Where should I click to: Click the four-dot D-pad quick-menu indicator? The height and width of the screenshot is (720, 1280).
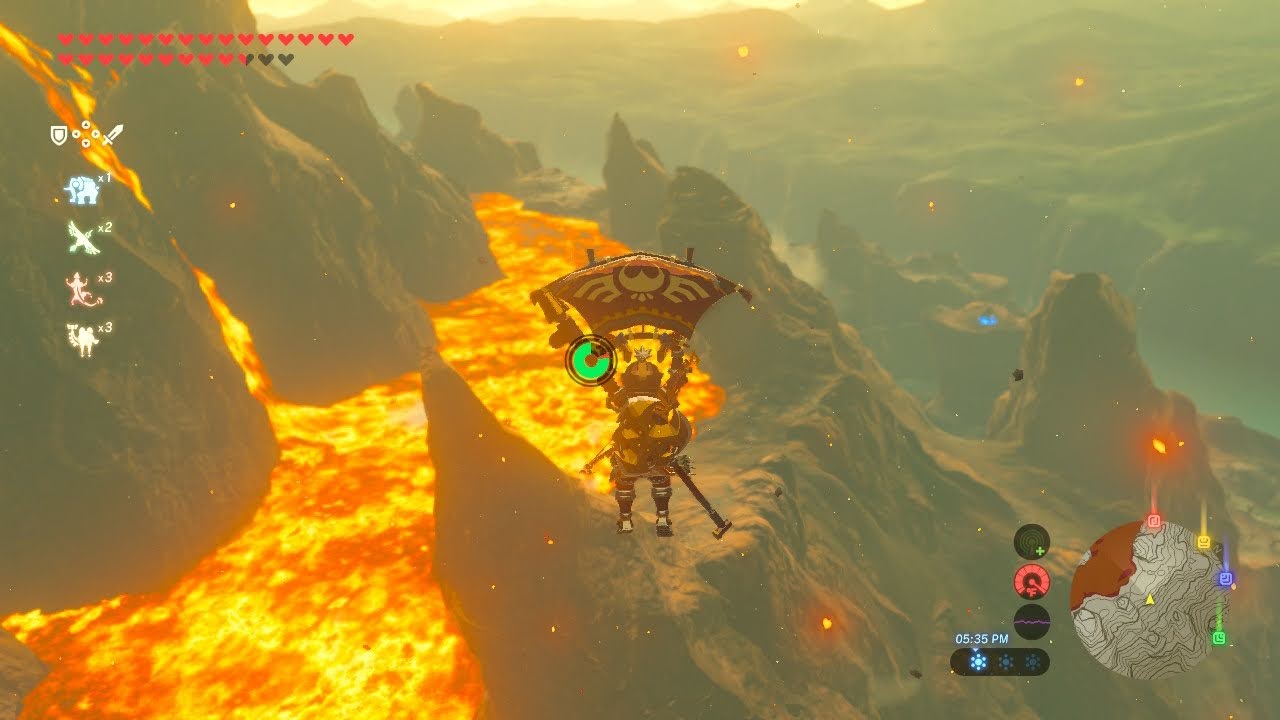[x=86, y=134]
